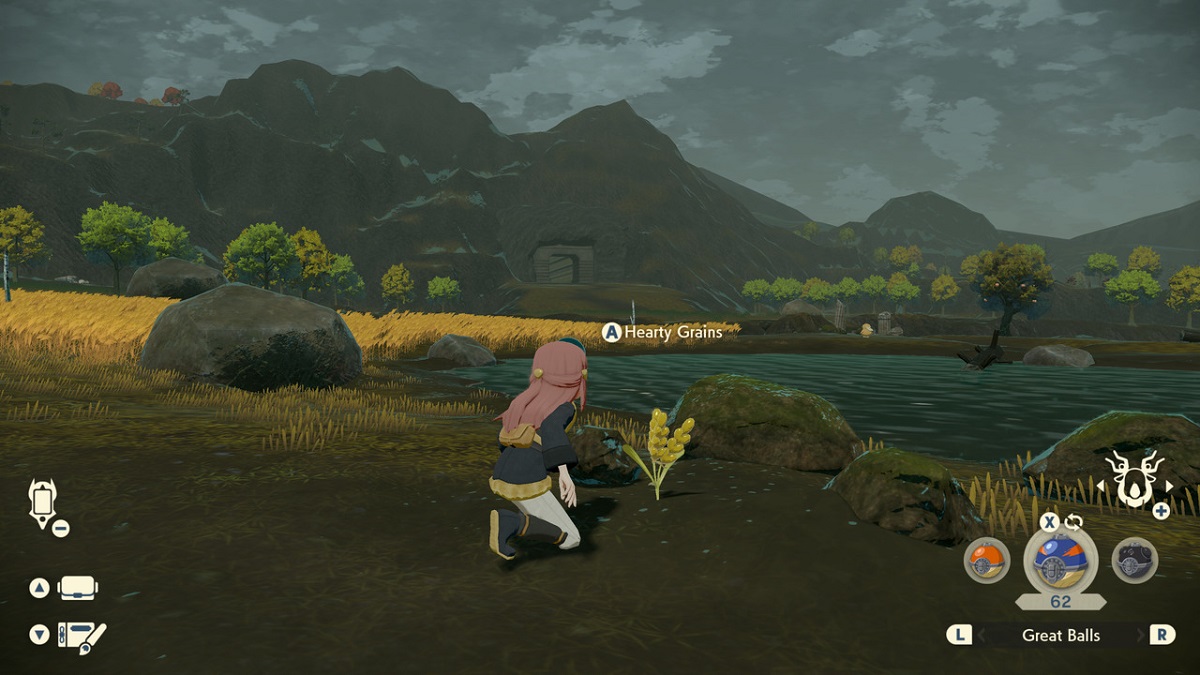Cycle to the previous ride with left arrow
The width and height of the screenshot is (1200, 675).
1102,487
